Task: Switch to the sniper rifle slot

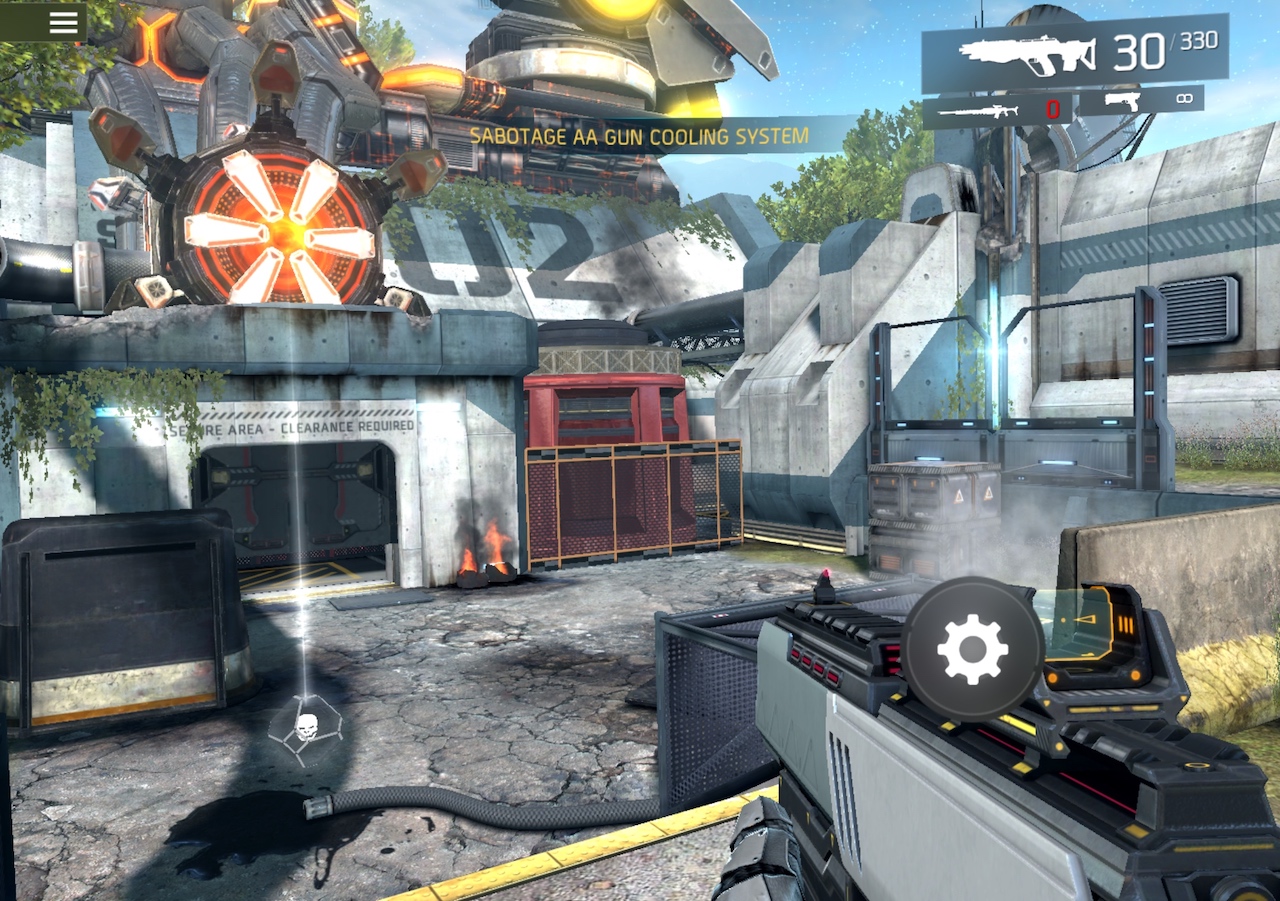Action: (x=997, y=110)
